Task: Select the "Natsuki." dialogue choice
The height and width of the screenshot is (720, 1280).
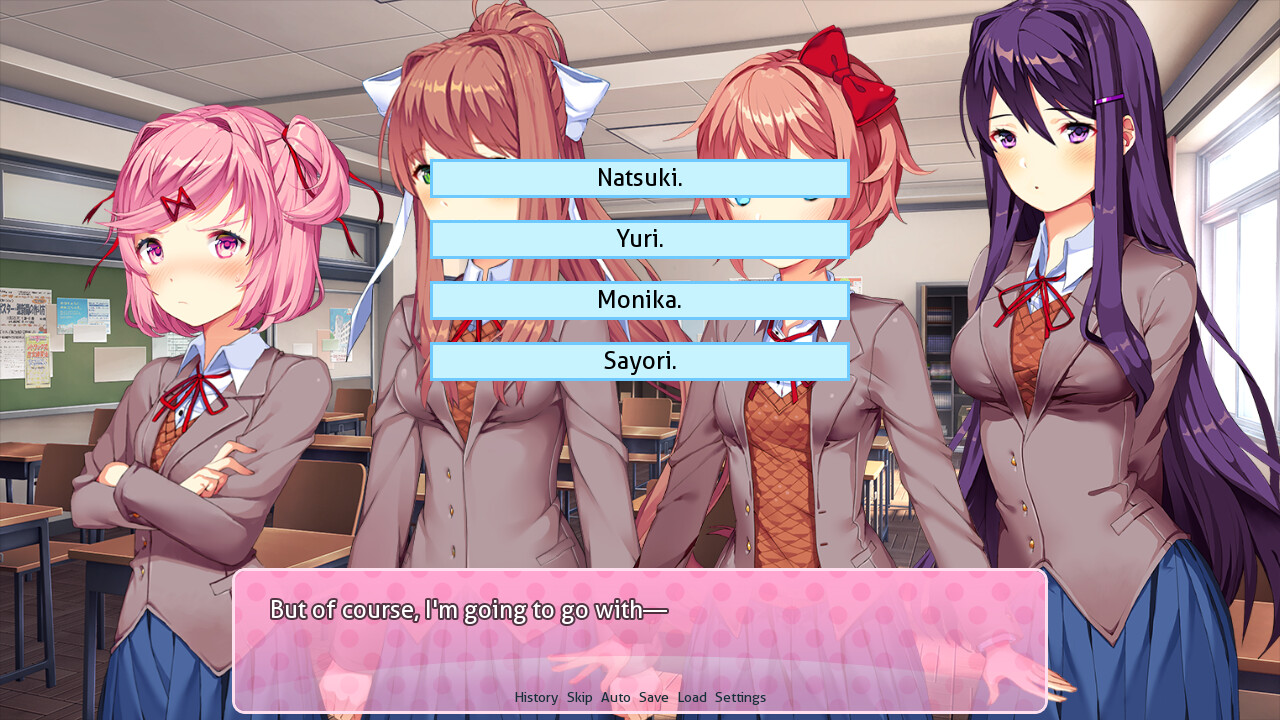Action: click(x=640, y=178)
